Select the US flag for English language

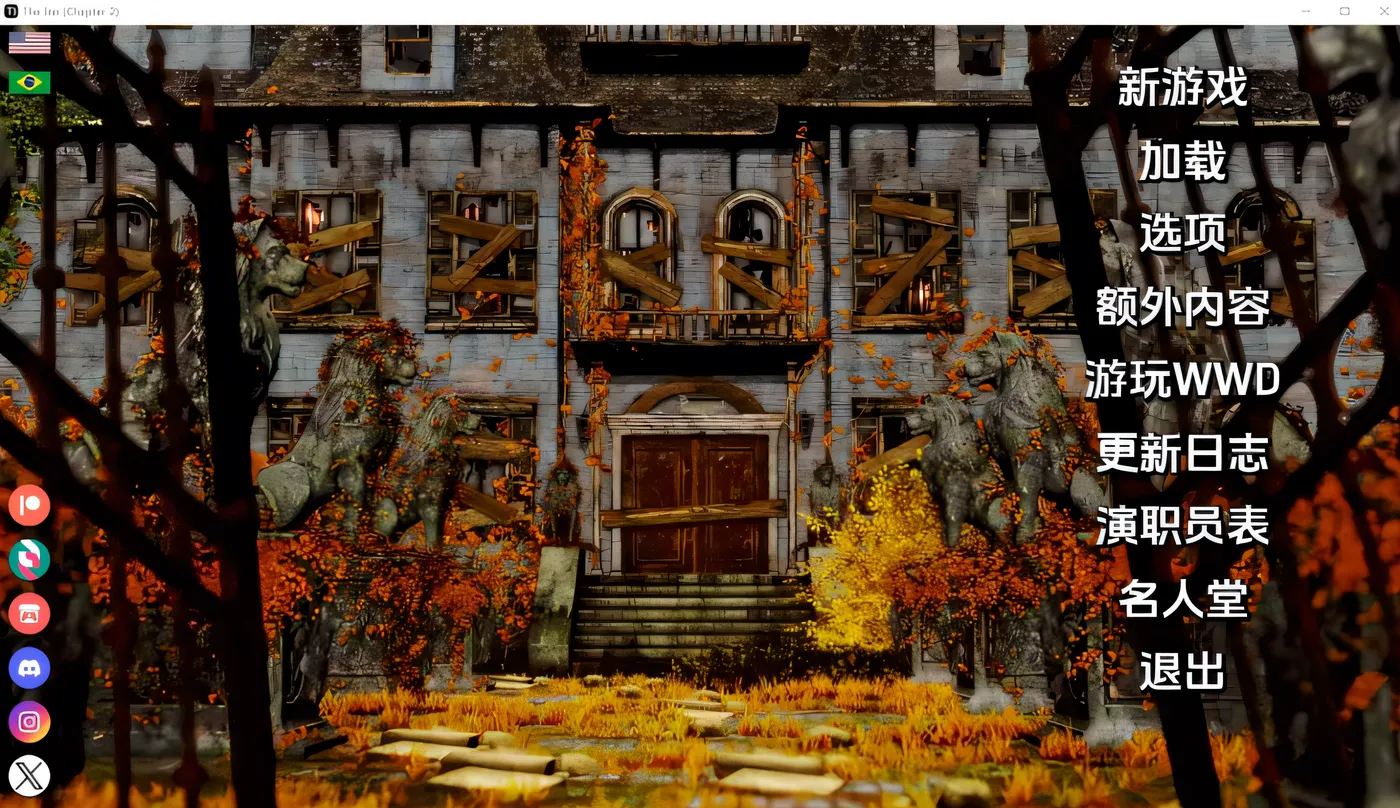pyautogui.click(x=28, y=42)
